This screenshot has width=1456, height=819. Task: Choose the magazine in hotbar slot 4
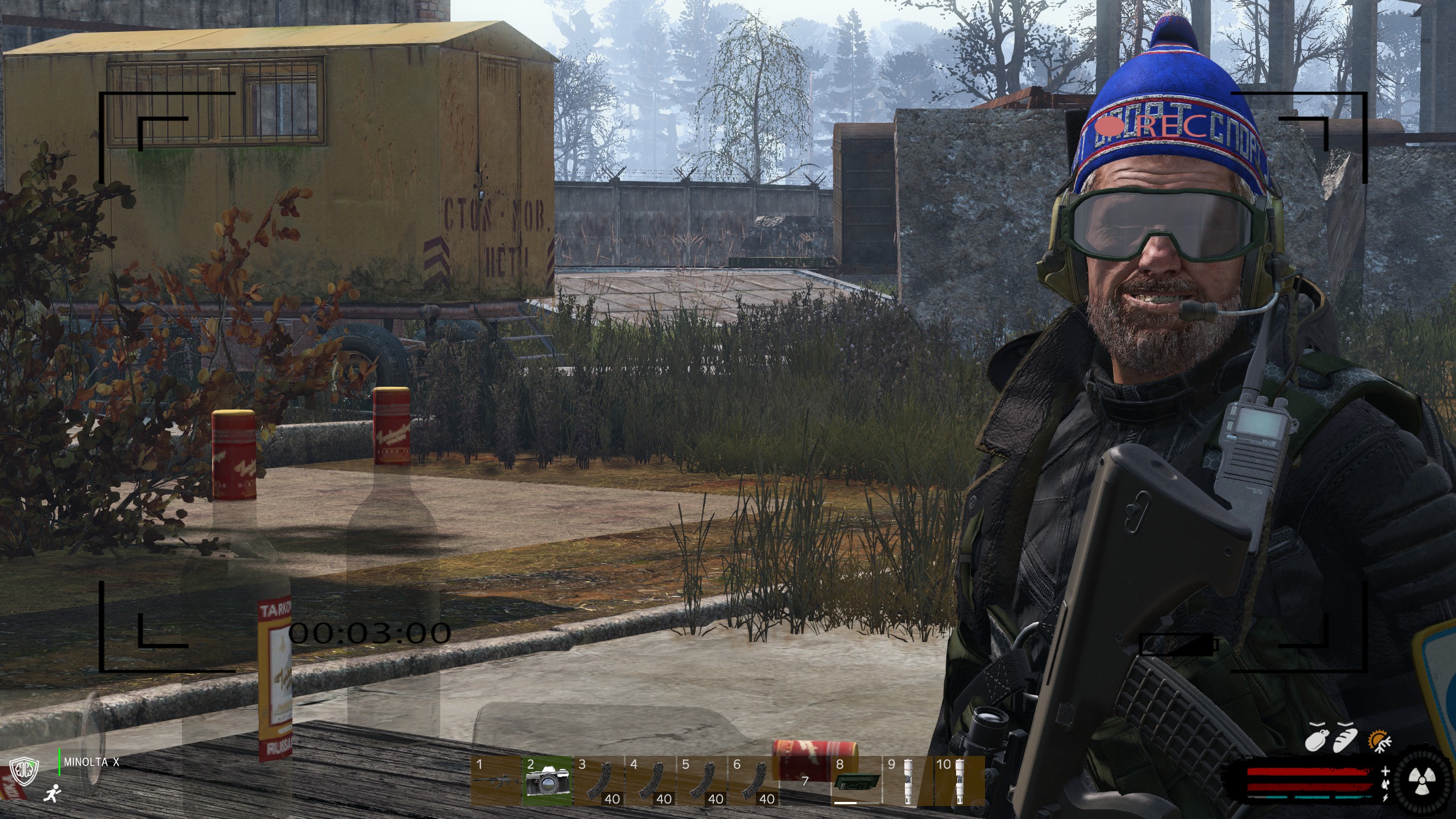pos(651,781)
